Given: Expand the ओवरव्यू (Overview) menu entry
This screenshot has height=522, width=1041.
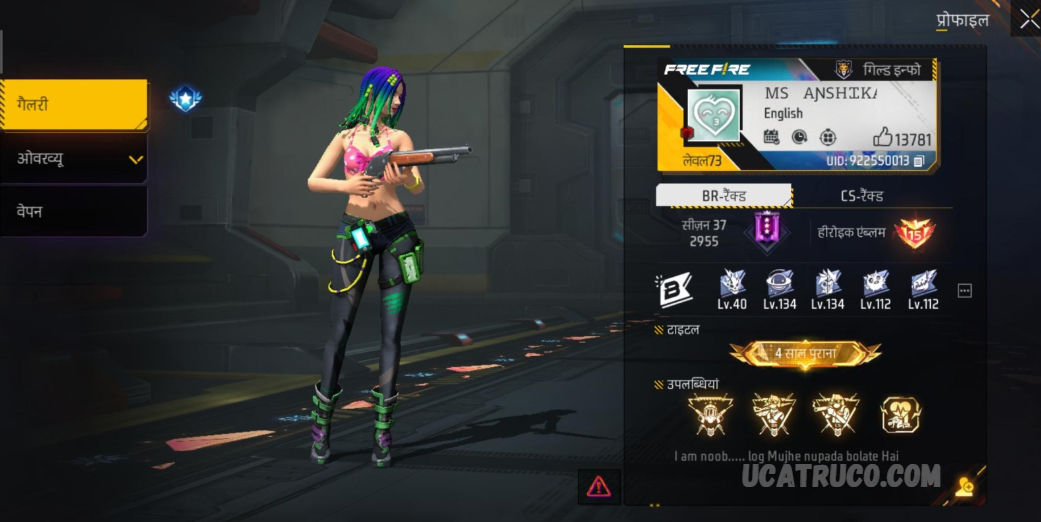Looking at the screenshot, I should coord(73,158).
